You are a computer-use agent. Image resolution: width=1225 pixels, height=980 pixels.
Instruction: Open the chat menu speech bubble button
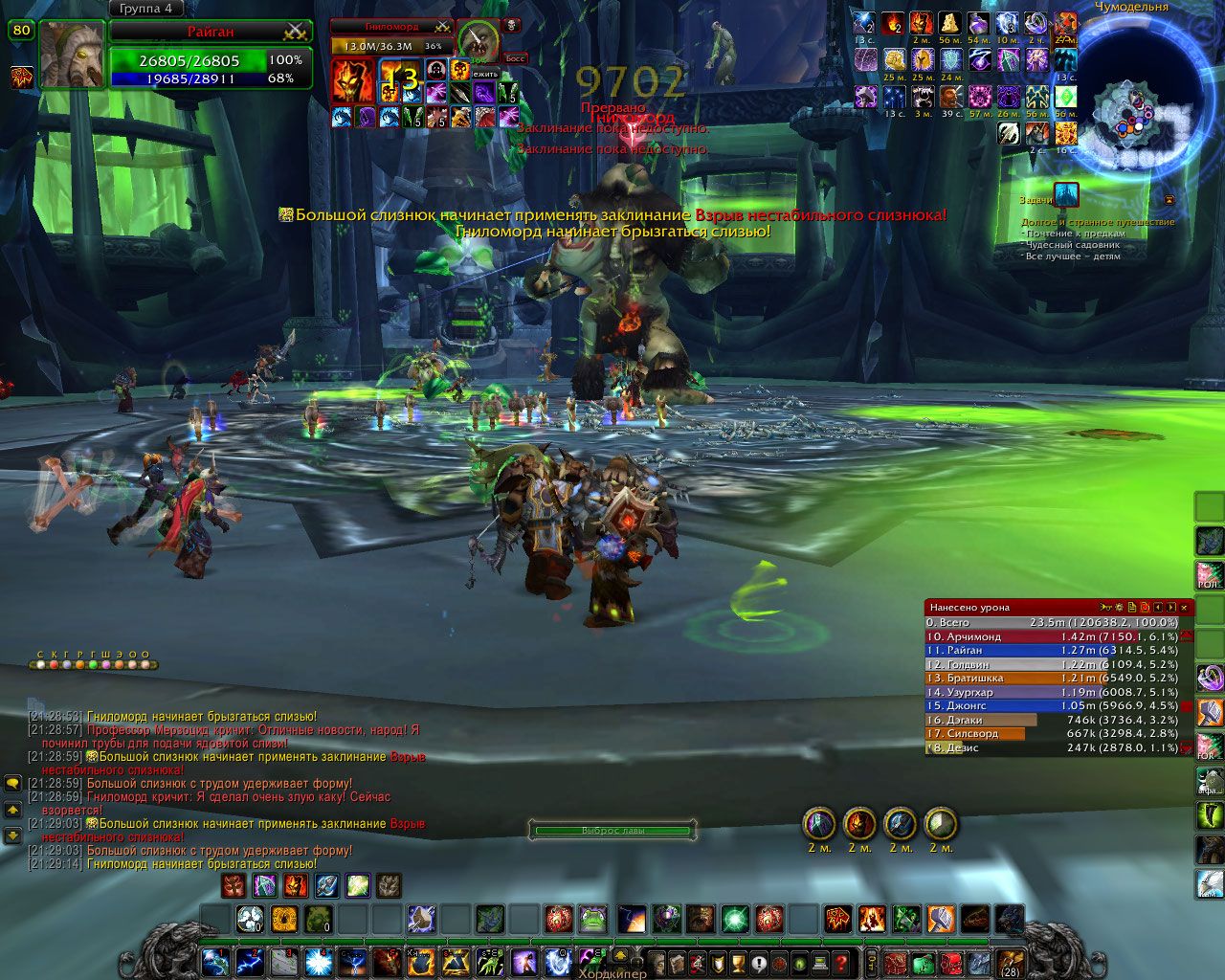(13, 784)
